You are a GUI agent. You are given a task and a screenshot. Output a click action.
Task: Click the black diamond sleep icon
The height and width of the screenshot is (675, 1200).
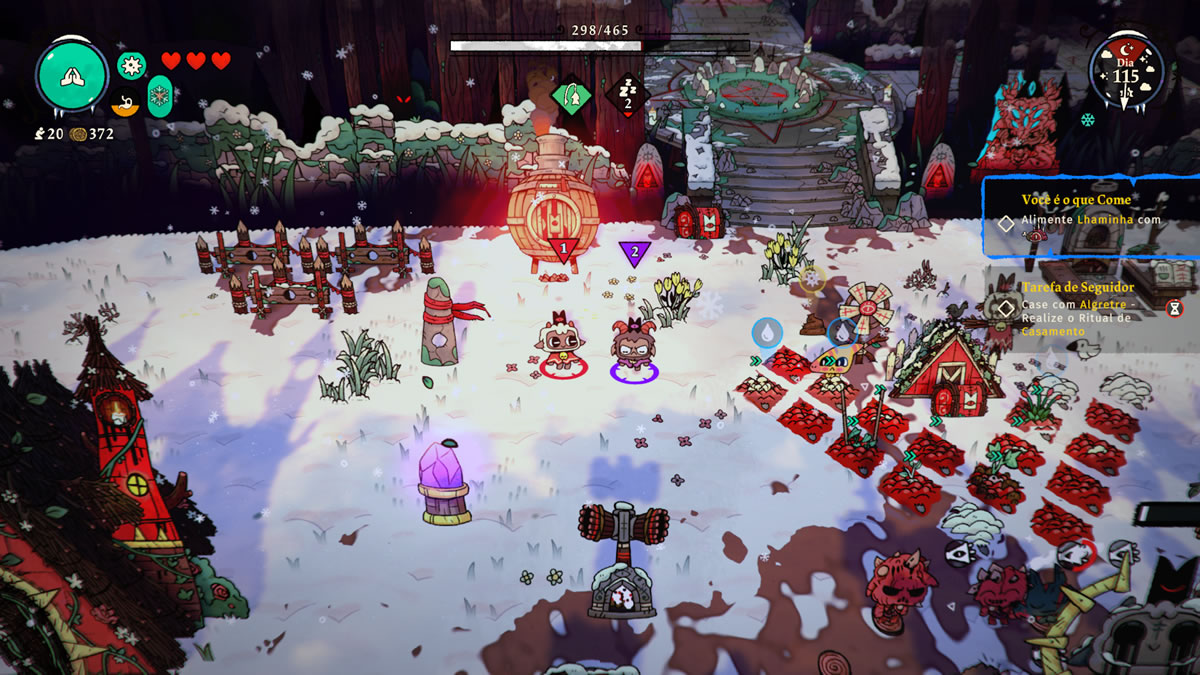click(627, 97)
